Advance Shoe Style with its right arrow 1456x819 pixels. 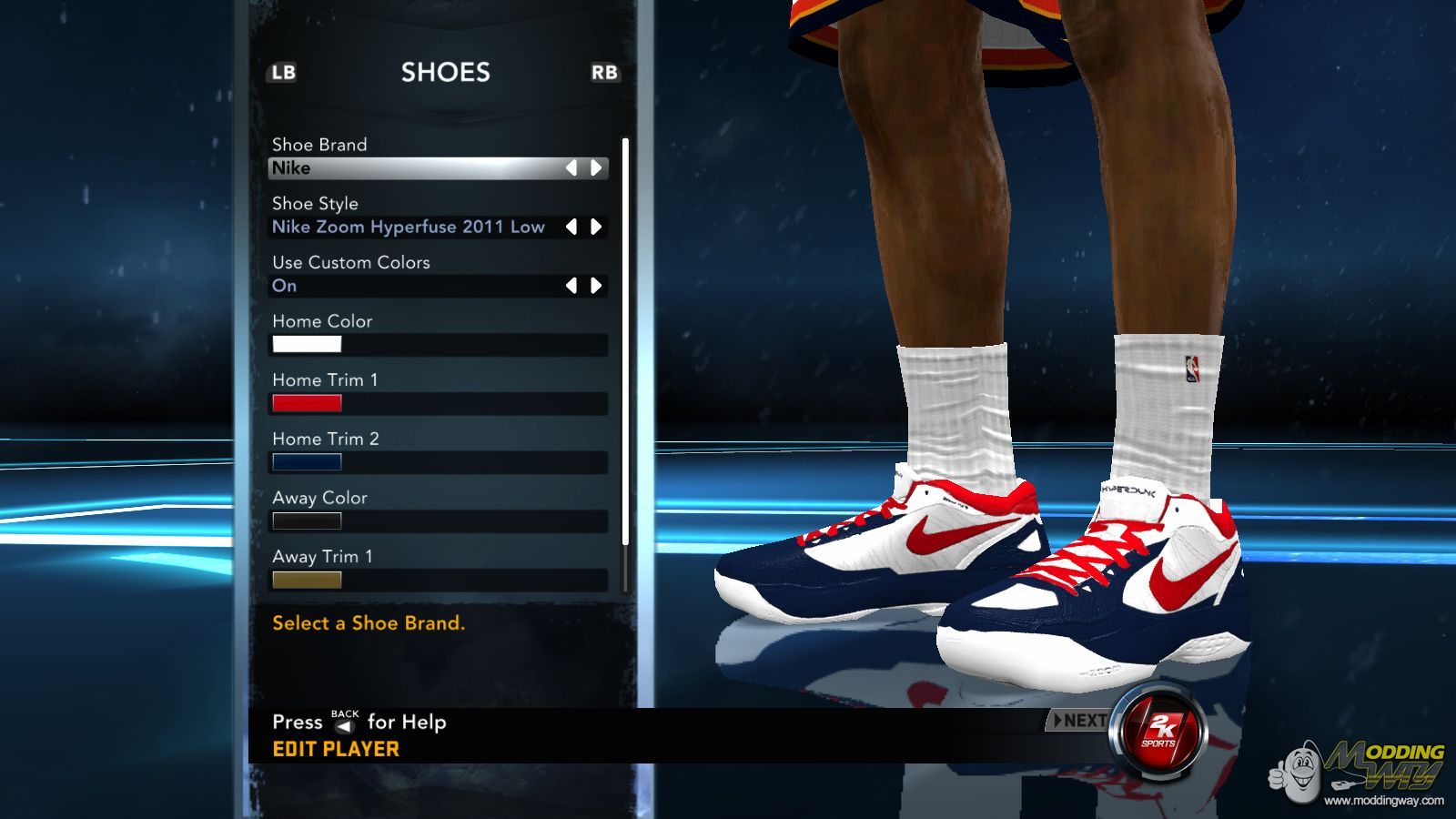(x=596, y=227)
